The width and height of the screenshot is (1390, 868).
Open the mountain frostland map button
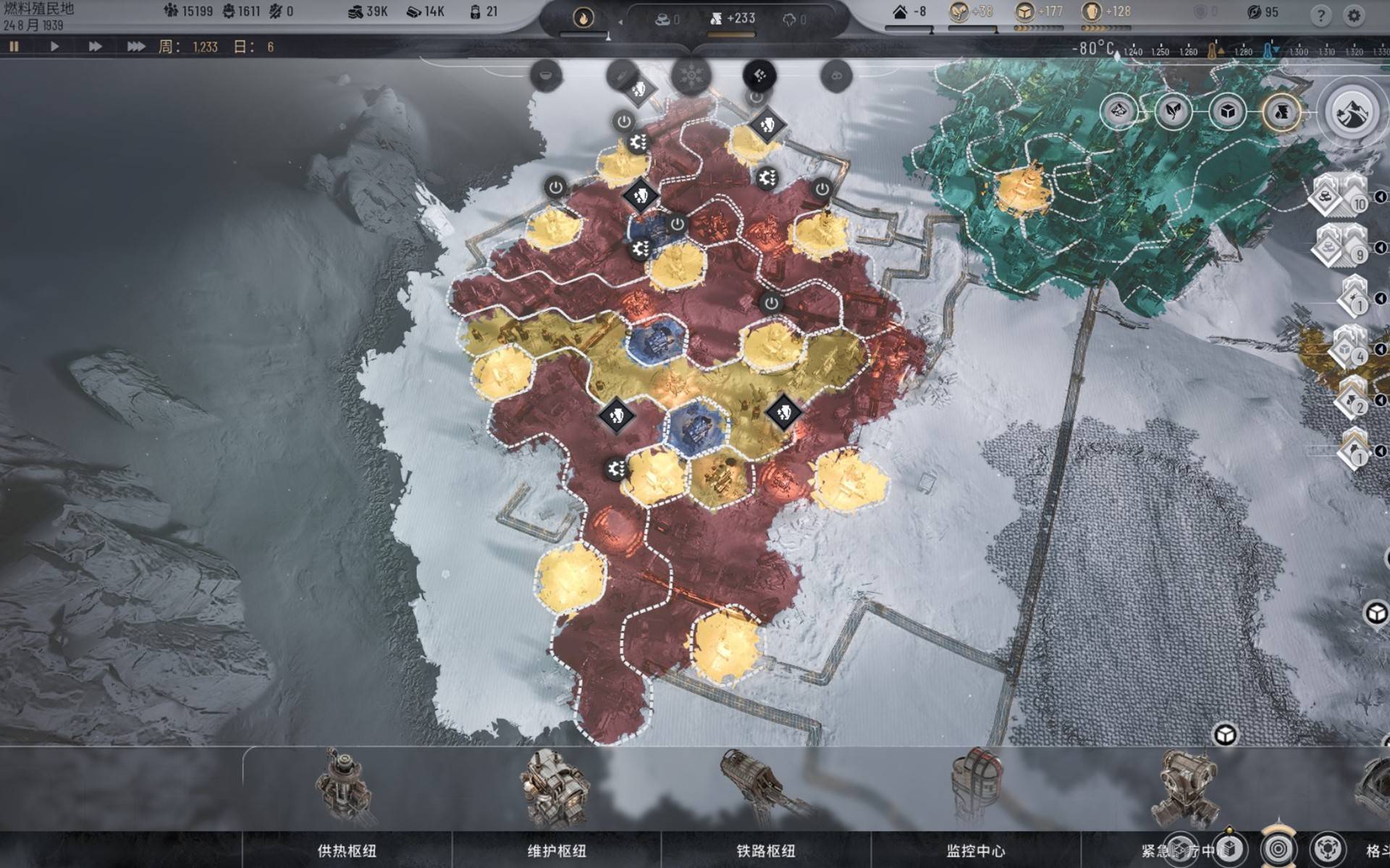(x=1349, y=113)
